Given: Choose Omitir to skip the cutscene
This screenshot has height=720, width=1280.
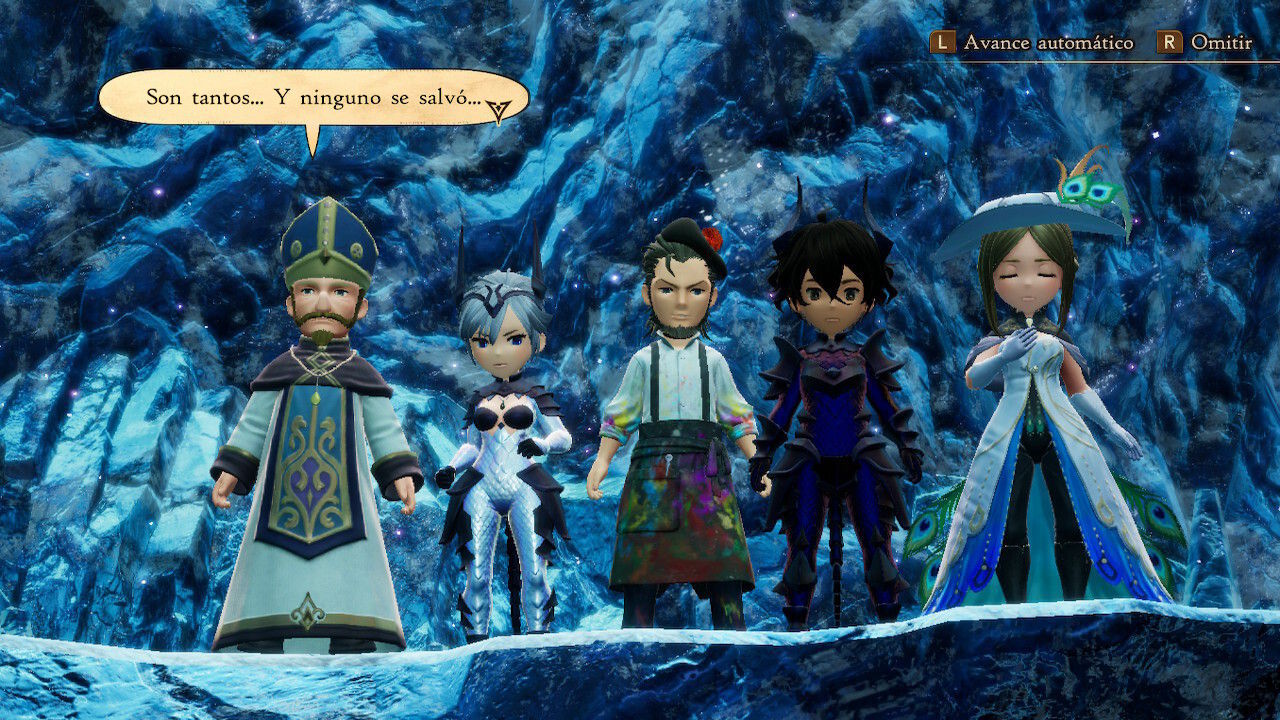Looking at the screenshot, I should click(x=1205, y=43).
